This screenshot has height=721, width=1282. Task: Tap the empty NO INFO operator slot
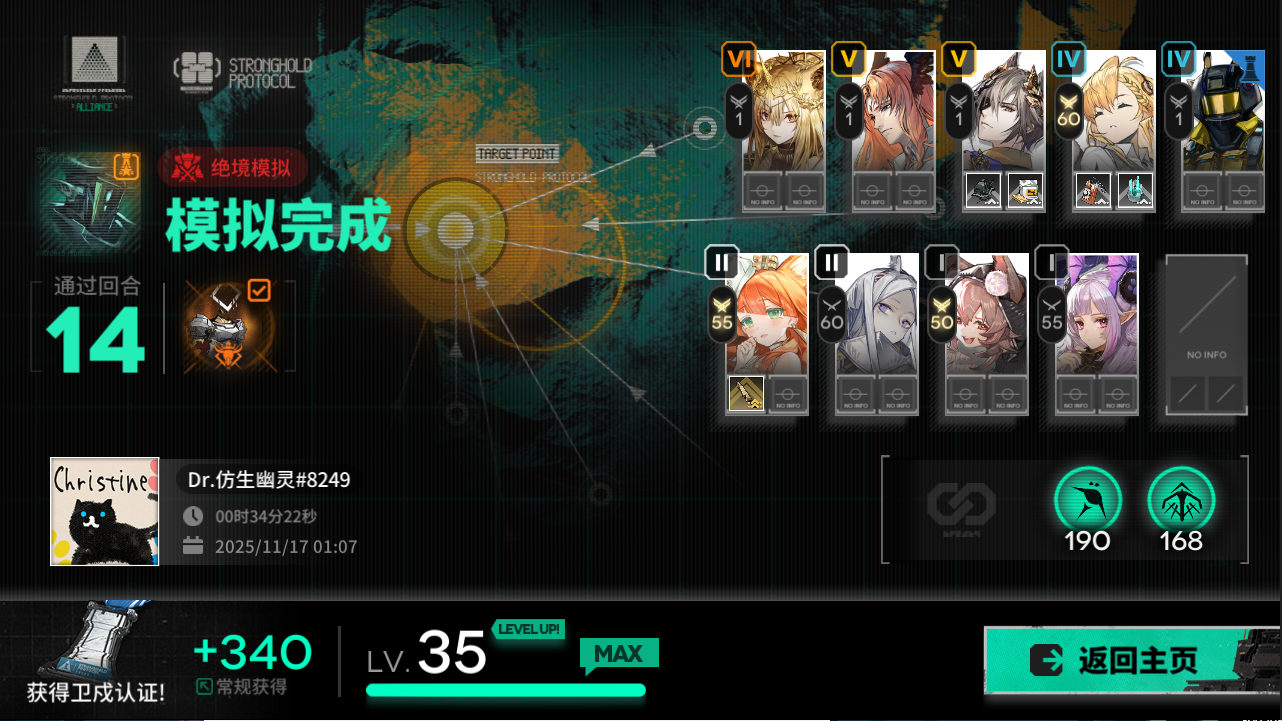click(x=1206, y=334)
